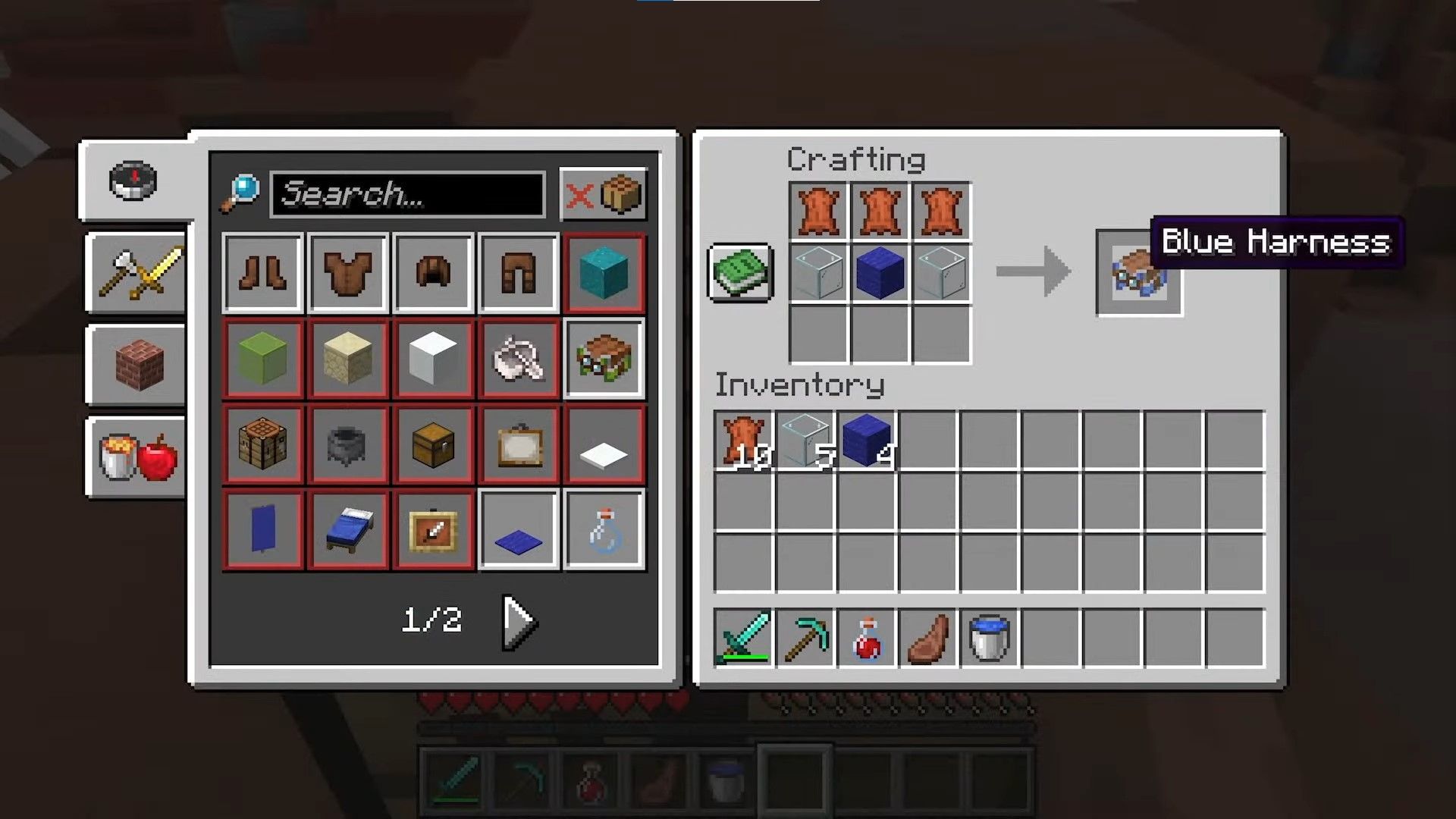Select the water bucket slot
Screen dimensions: 1456x819
990,639
